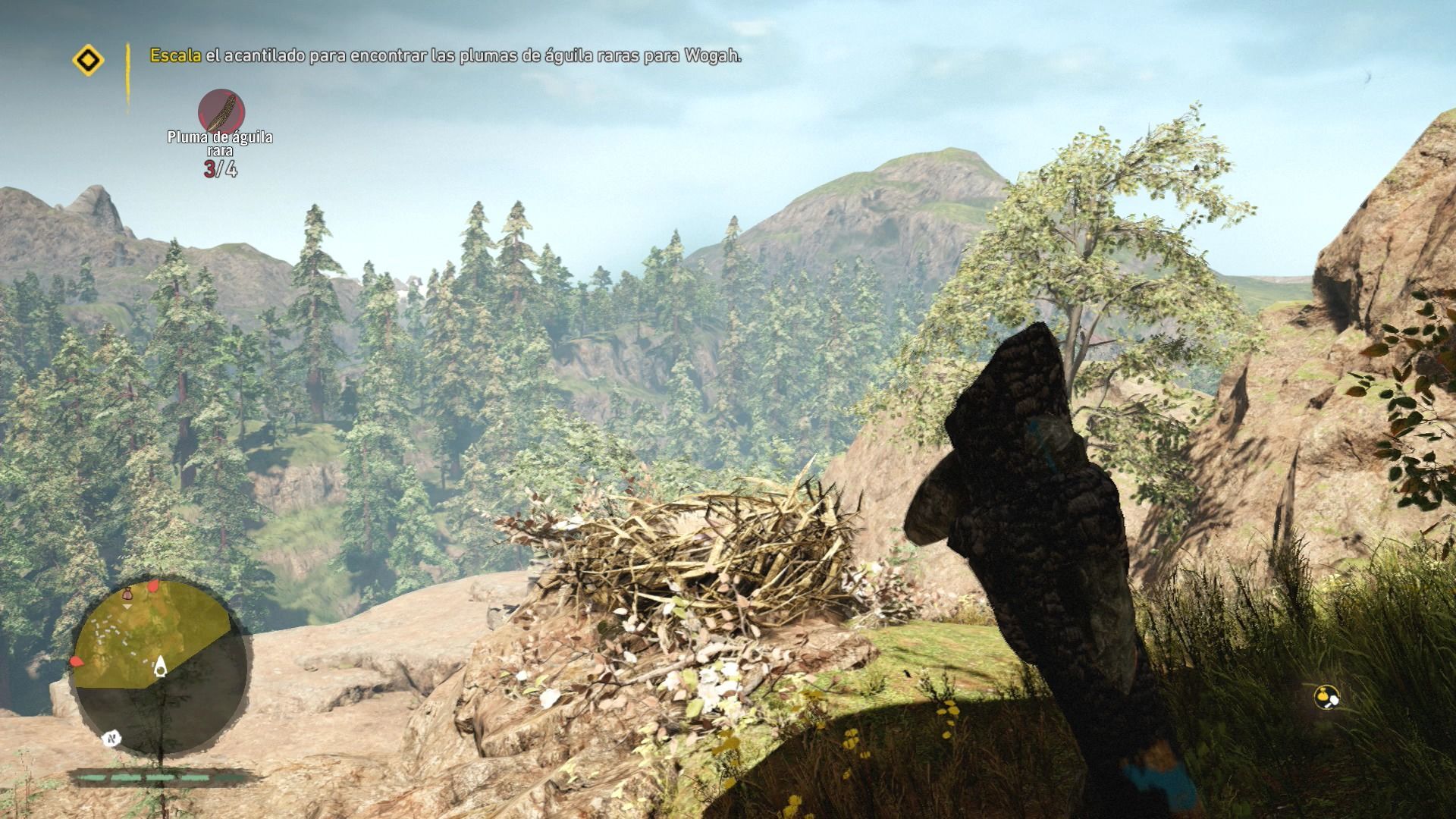Click the small yellow item icon near grass
The image size is (1456, 819).
[1326, 696]
